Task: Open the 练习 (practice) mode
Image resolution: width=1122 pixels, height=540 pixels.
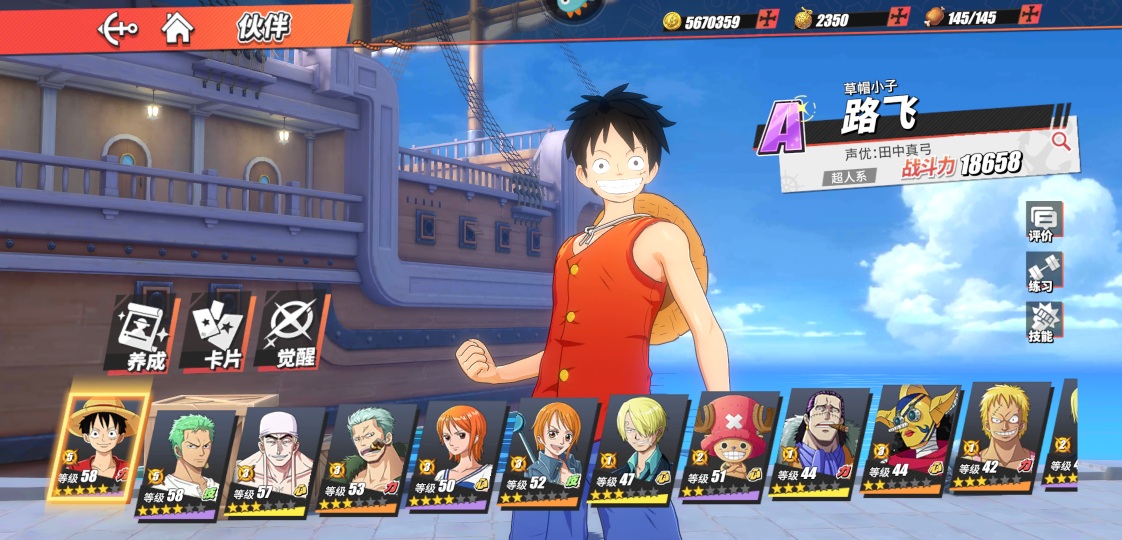Action: (x=1044, y=272)
